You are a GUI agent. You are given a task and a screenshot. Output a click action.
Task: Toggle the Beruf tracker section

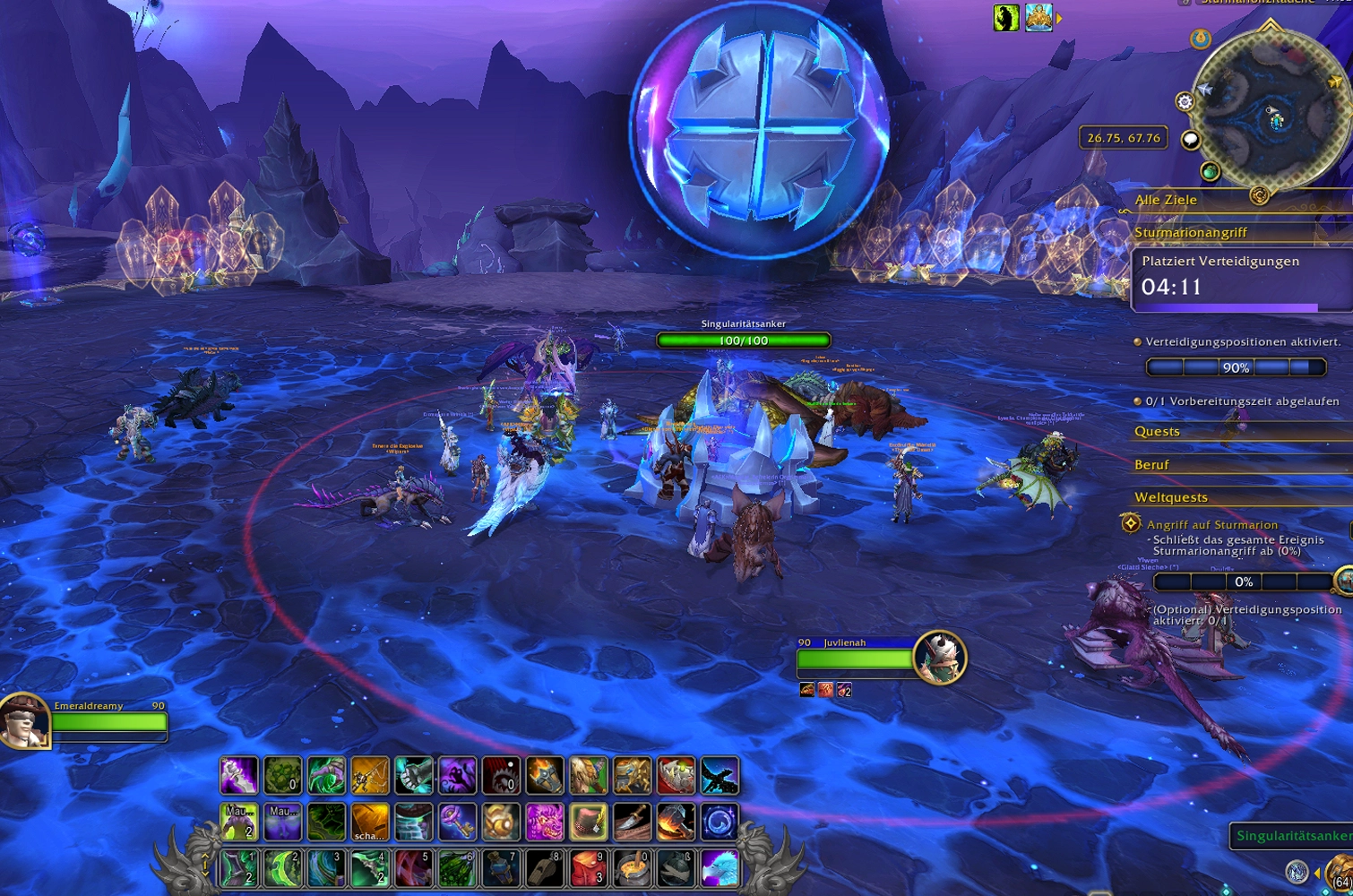(x=1151, y=465)
